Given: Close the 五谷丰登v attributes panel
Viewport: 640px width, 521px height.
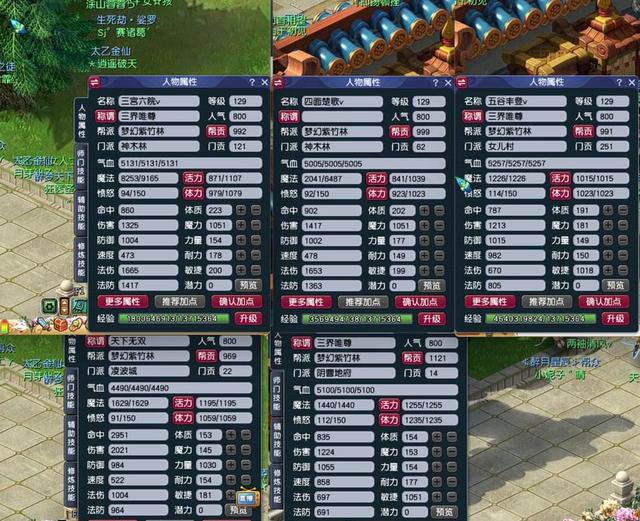Looking at the screenshot, I should tap(631, 83).
